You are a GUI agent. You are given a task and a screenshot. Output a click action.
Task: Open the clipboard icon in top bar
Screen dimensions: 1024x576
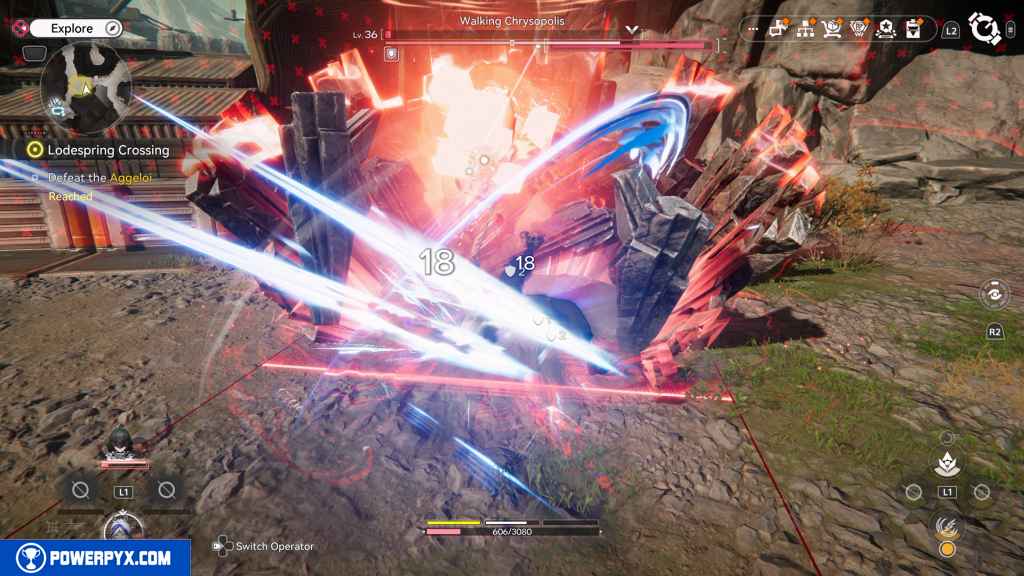(x=912, y=29)
